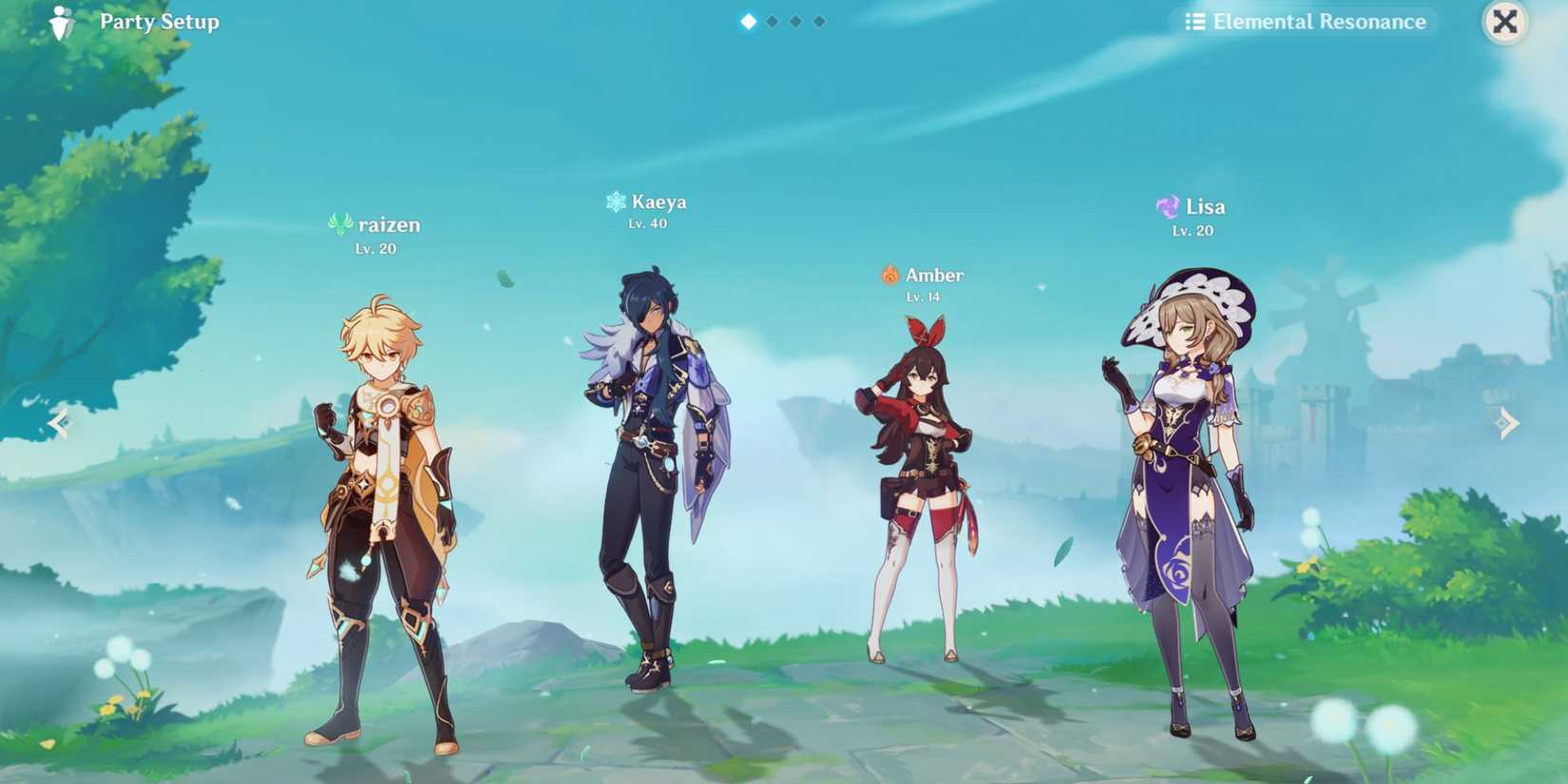Image resolution: width=1568 pixels, height=784 pixels.
Task: Click the Cryo snowflake icon beside Kaeya
Action: (x=613, y=201)
